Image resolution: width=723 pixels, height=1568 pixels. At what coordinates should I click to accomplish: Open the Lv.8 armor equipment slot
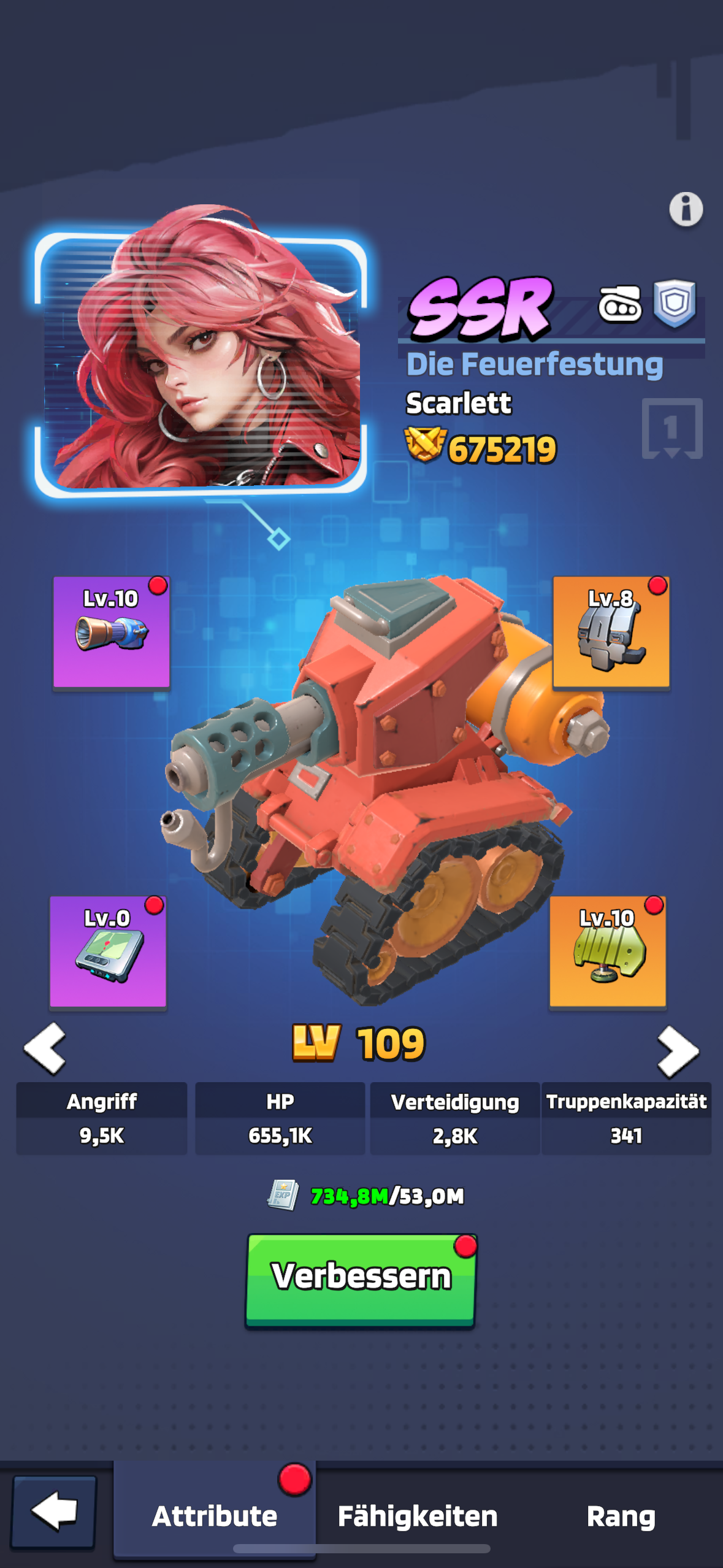click(611, 632)
